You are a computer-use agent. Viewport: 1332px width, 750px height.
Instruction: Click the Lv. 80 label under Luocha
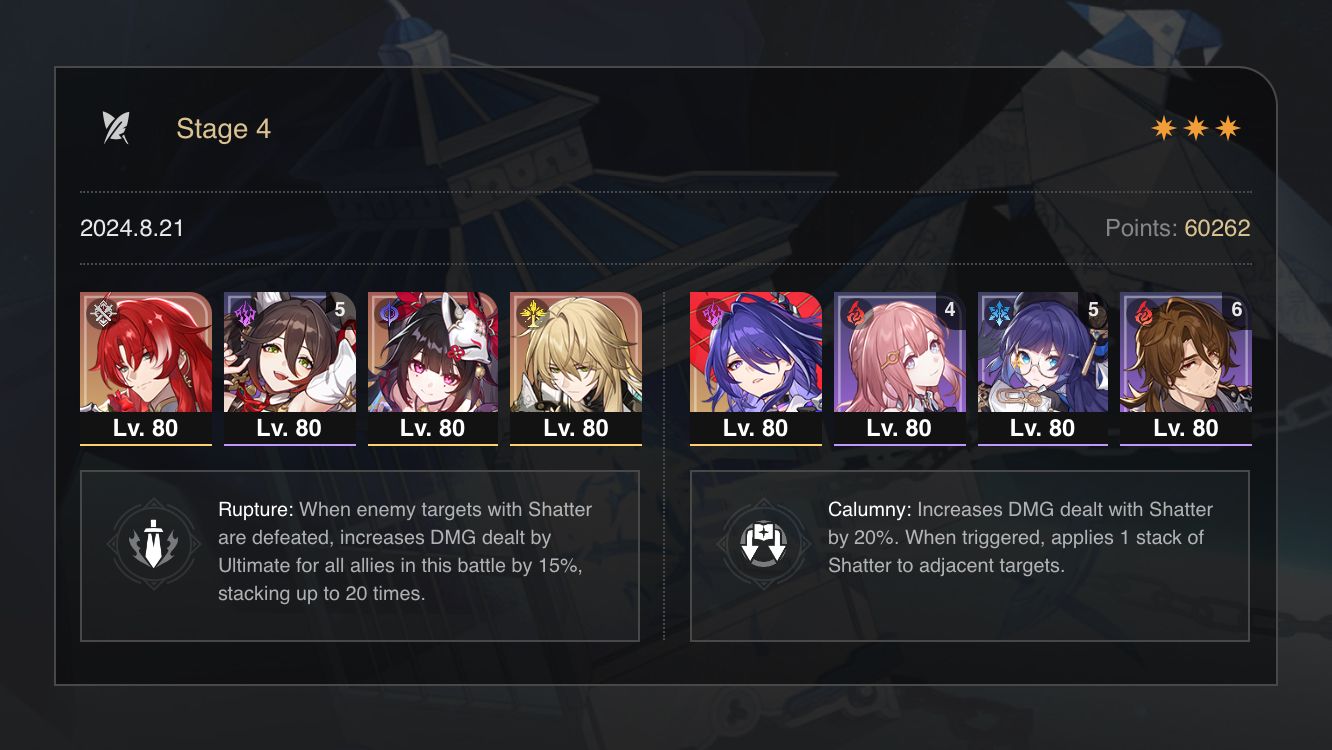[576, 428]
